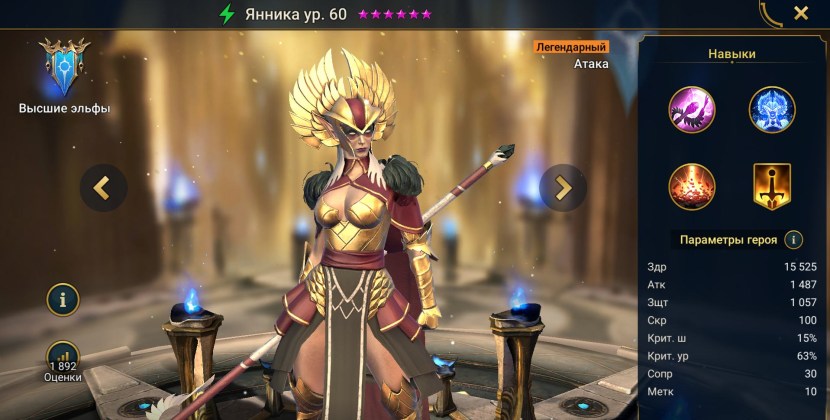Screen dimensions: 830x420
Task: Select the blue glowing figure skill icon
Action: point(772,110)
